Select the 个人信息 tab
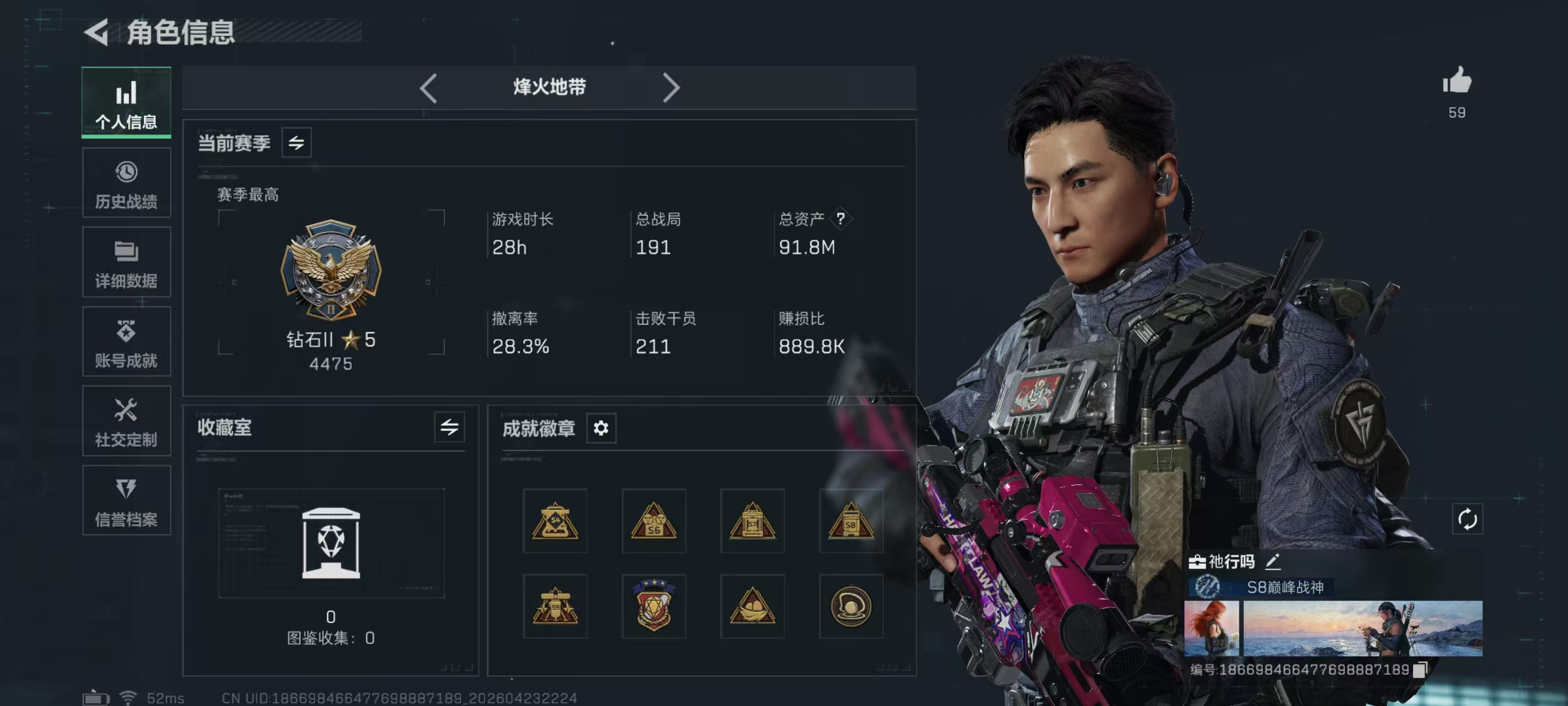The image size is (1568, 706). coord(126,103)
